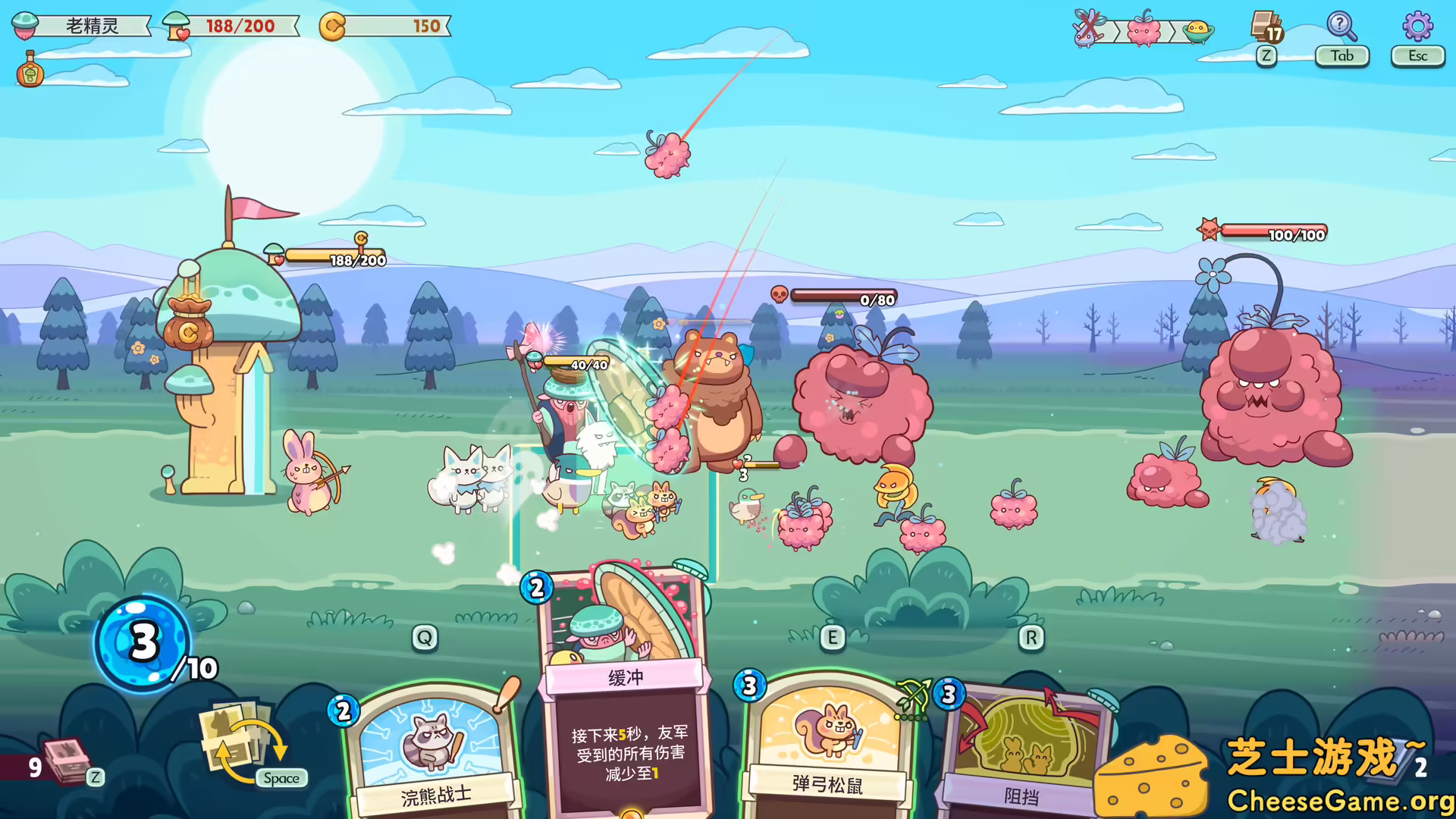Click the magnifying glass help icon
Viewport: 1456px width, 819px height.
pyautogui.click(x=1341, y=27)
